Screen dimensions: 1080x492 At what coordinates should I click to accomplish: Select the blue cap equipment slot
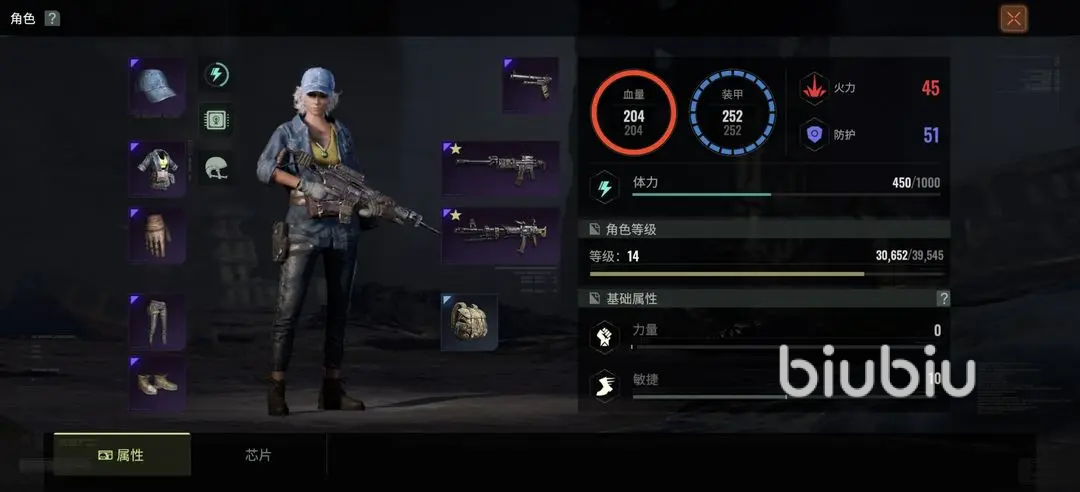157,86
